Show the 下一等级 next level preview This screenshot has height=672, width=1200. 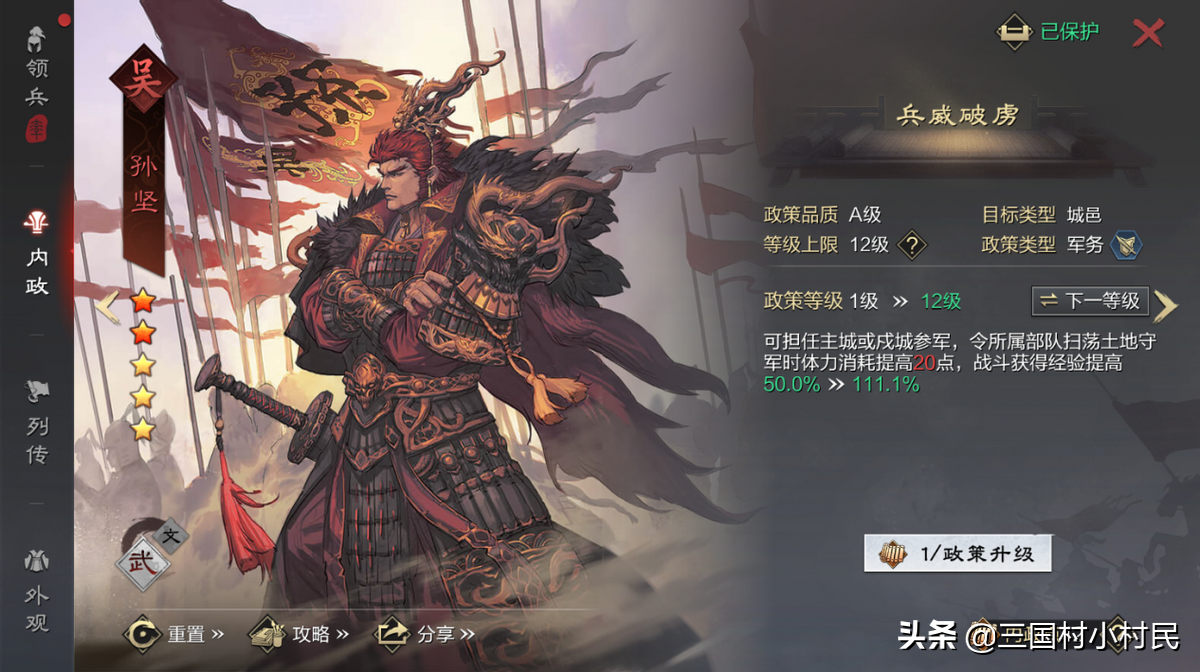tap(1090, 300)
